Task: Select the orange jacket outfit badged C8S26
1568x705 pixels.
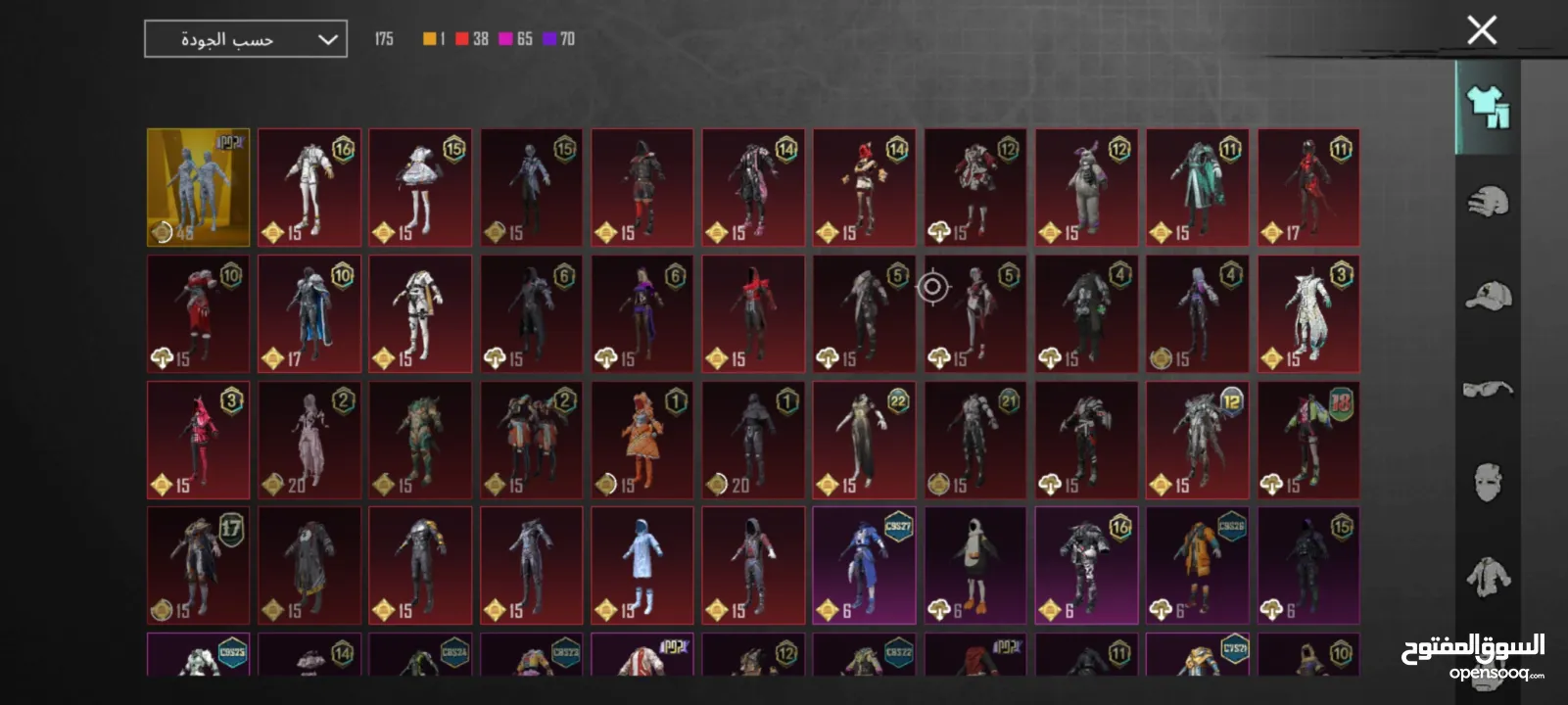Action: (x=1197, y=565)
